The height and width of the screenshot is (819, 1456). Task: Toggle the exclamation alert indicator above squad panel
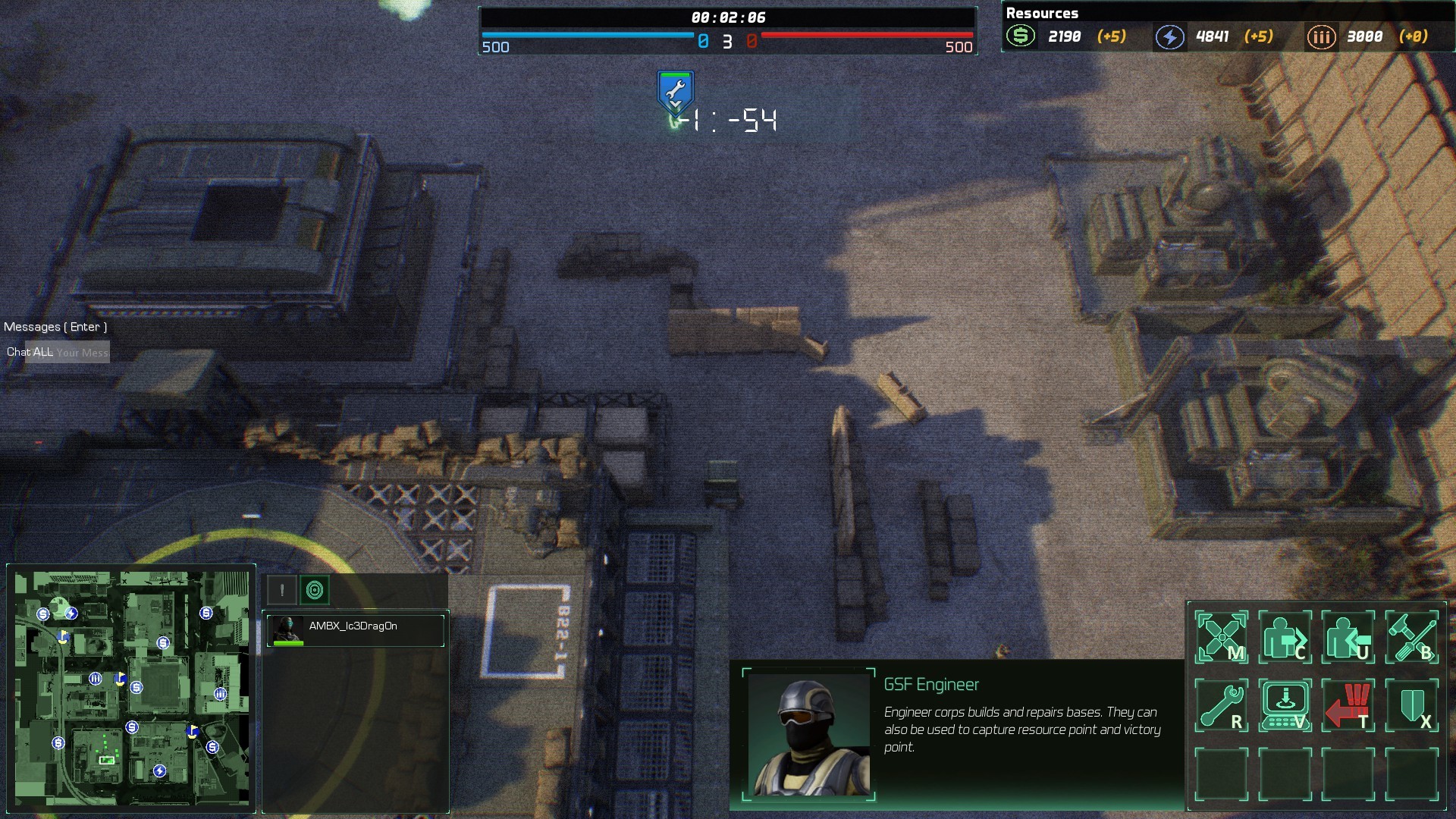(281, 588)
